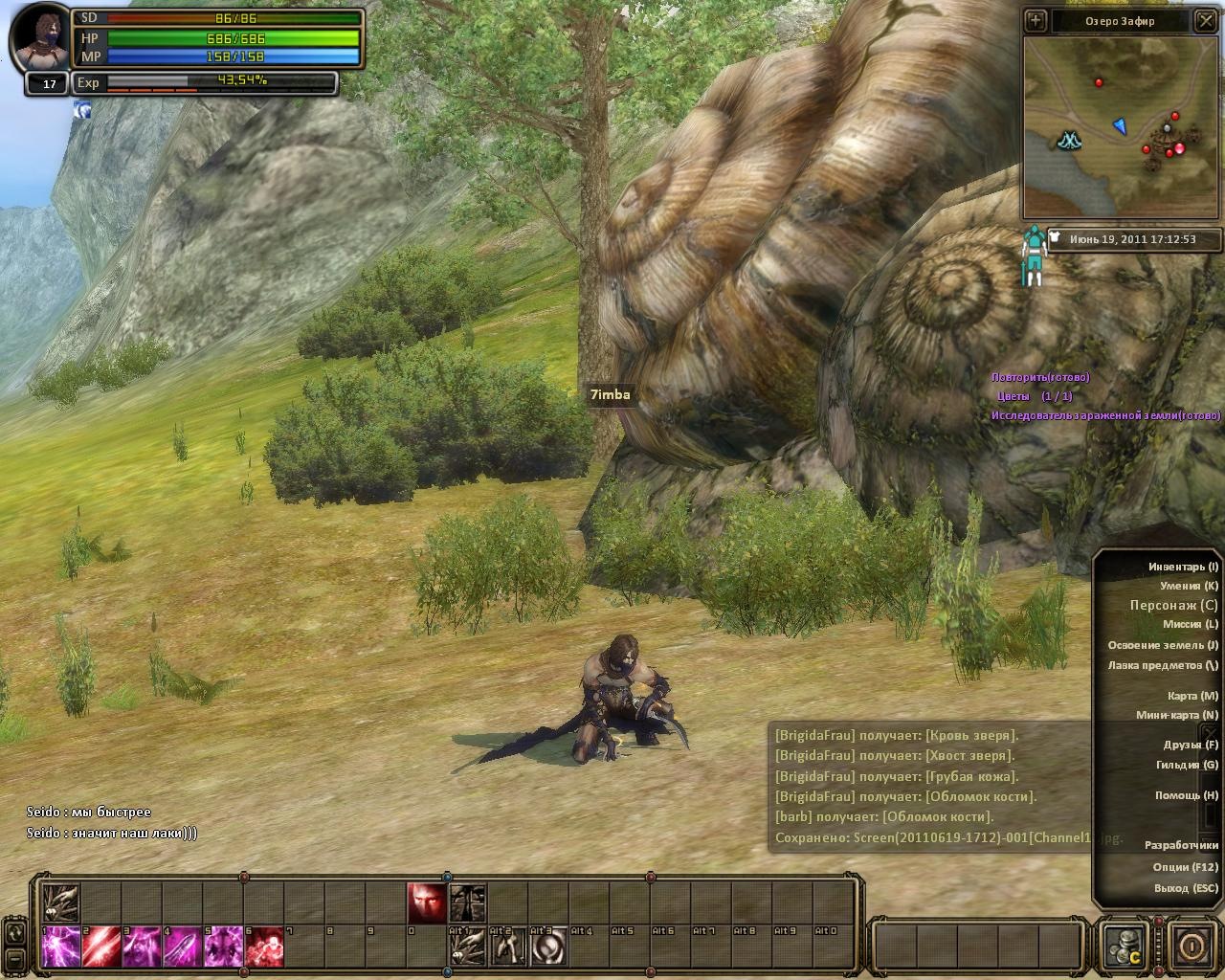Viewport: 1225px width, 980px height.
Task: Select the Исследователь зараженной земли quest tracker entry
Action: click(x=1105, y=416)
